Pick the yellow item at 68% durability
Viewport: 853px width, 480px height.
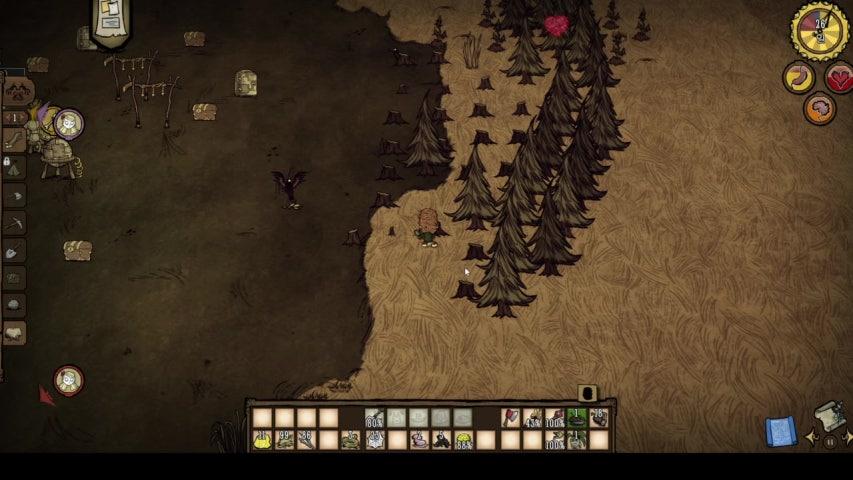[x=463, y=440]
